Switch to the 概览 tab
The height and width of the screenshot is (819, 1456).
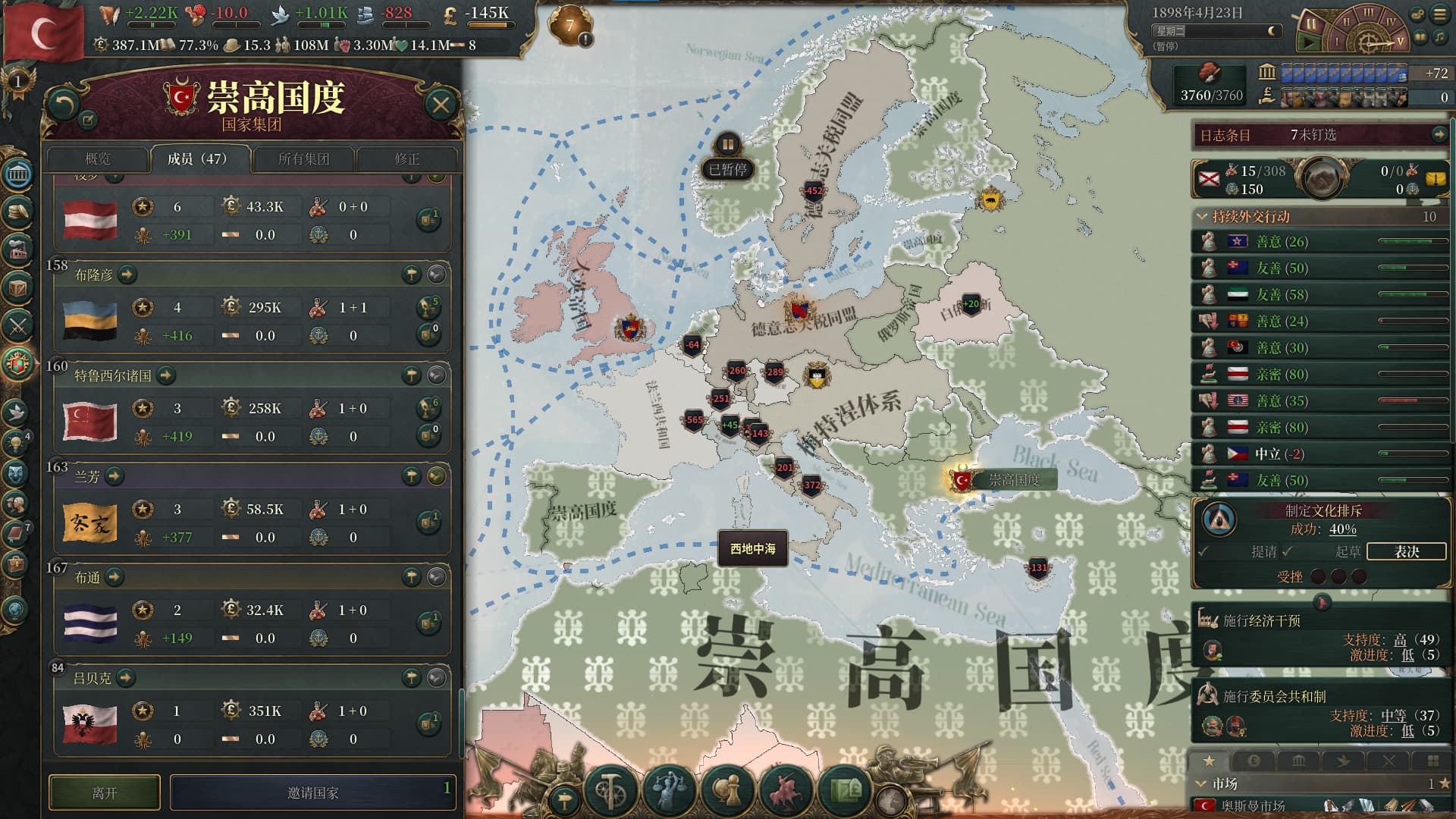pos(98,158)
